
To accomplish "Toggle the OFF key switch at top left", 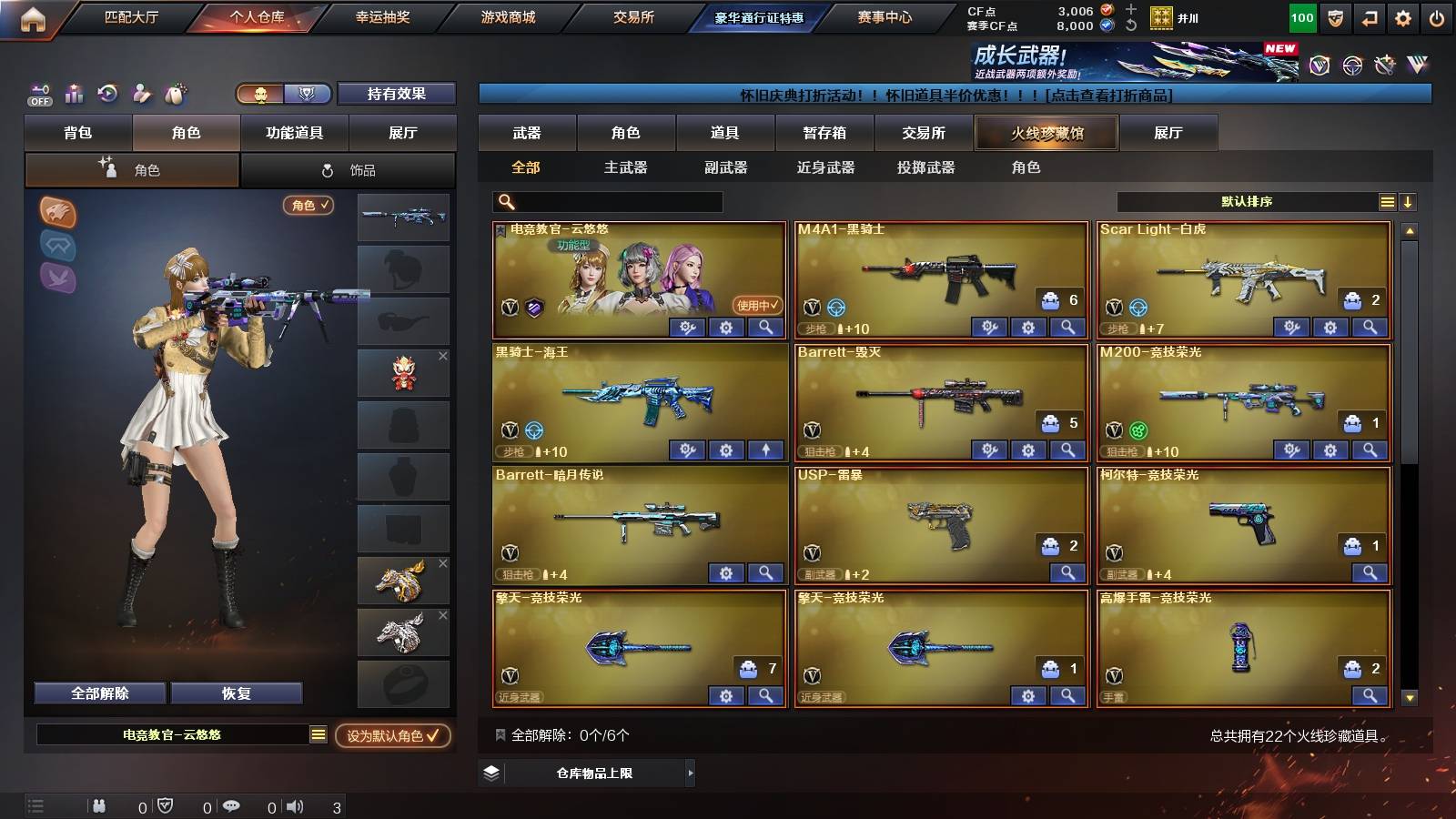I will tap(38, 93).
